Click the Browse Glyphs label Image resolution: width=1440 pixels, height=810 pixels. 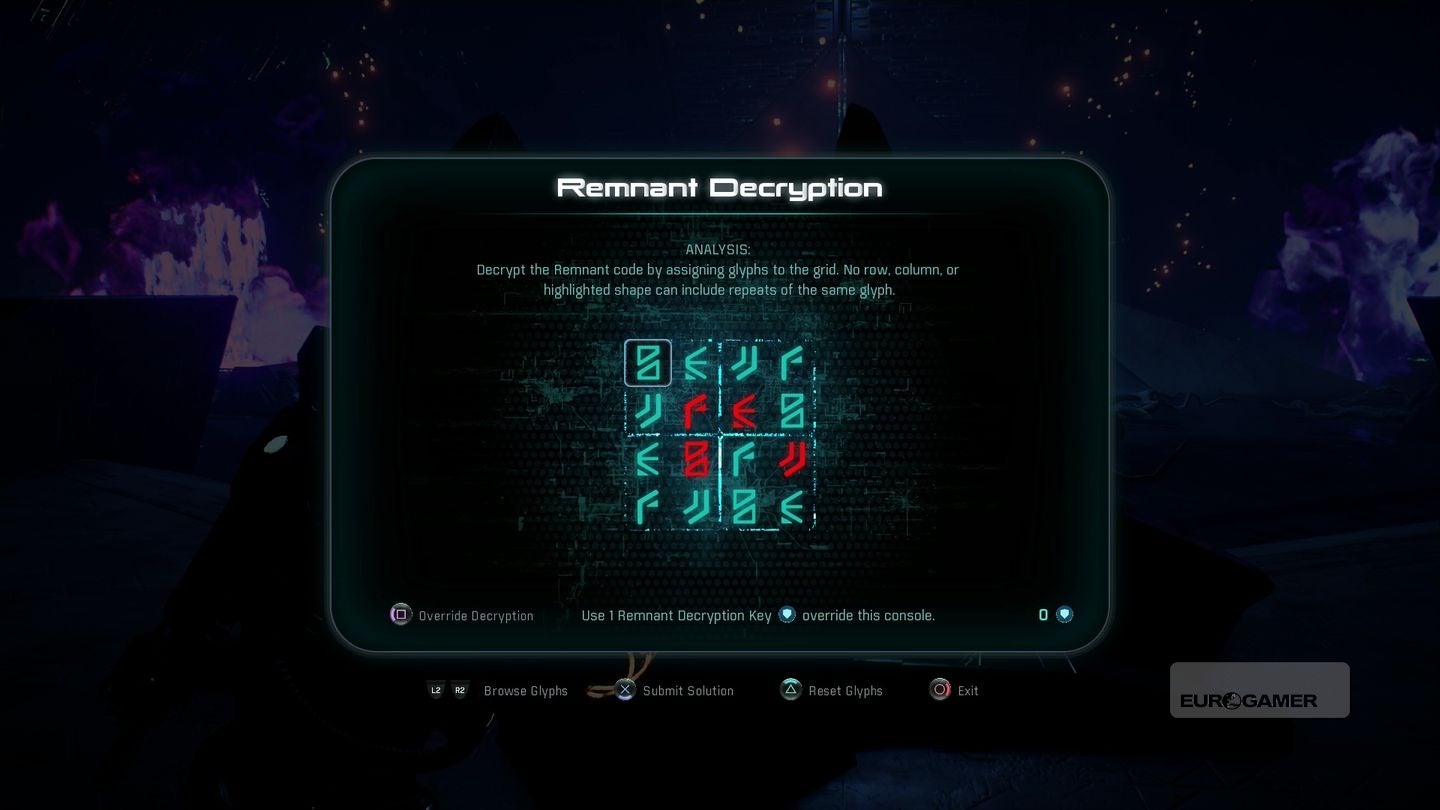[x=526, y=690]
